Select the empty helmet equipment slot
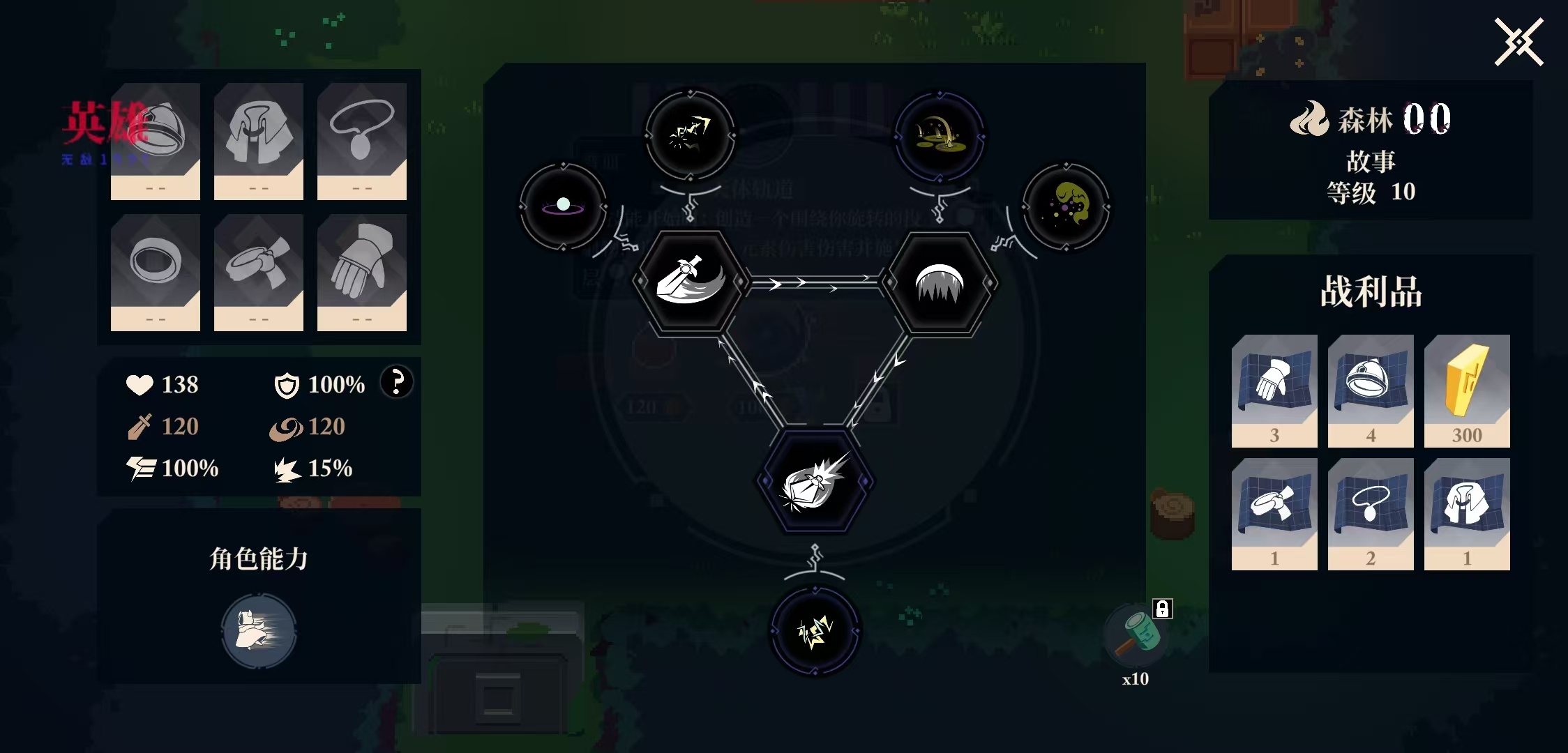The height and width of the screenshot is (753, 1568). (156, 141)
